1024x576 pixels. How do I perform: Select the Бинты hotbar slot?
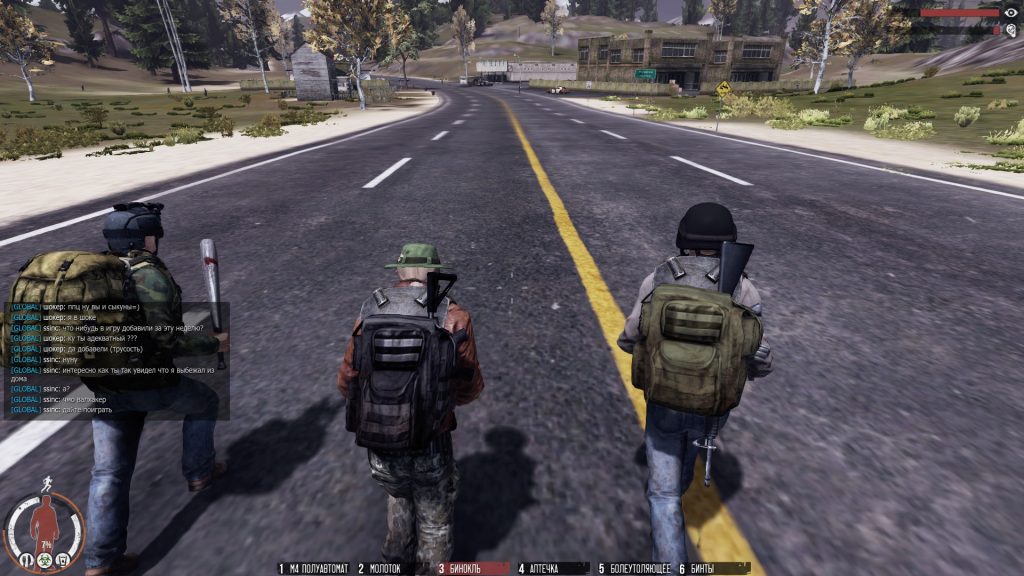(697, 568)
